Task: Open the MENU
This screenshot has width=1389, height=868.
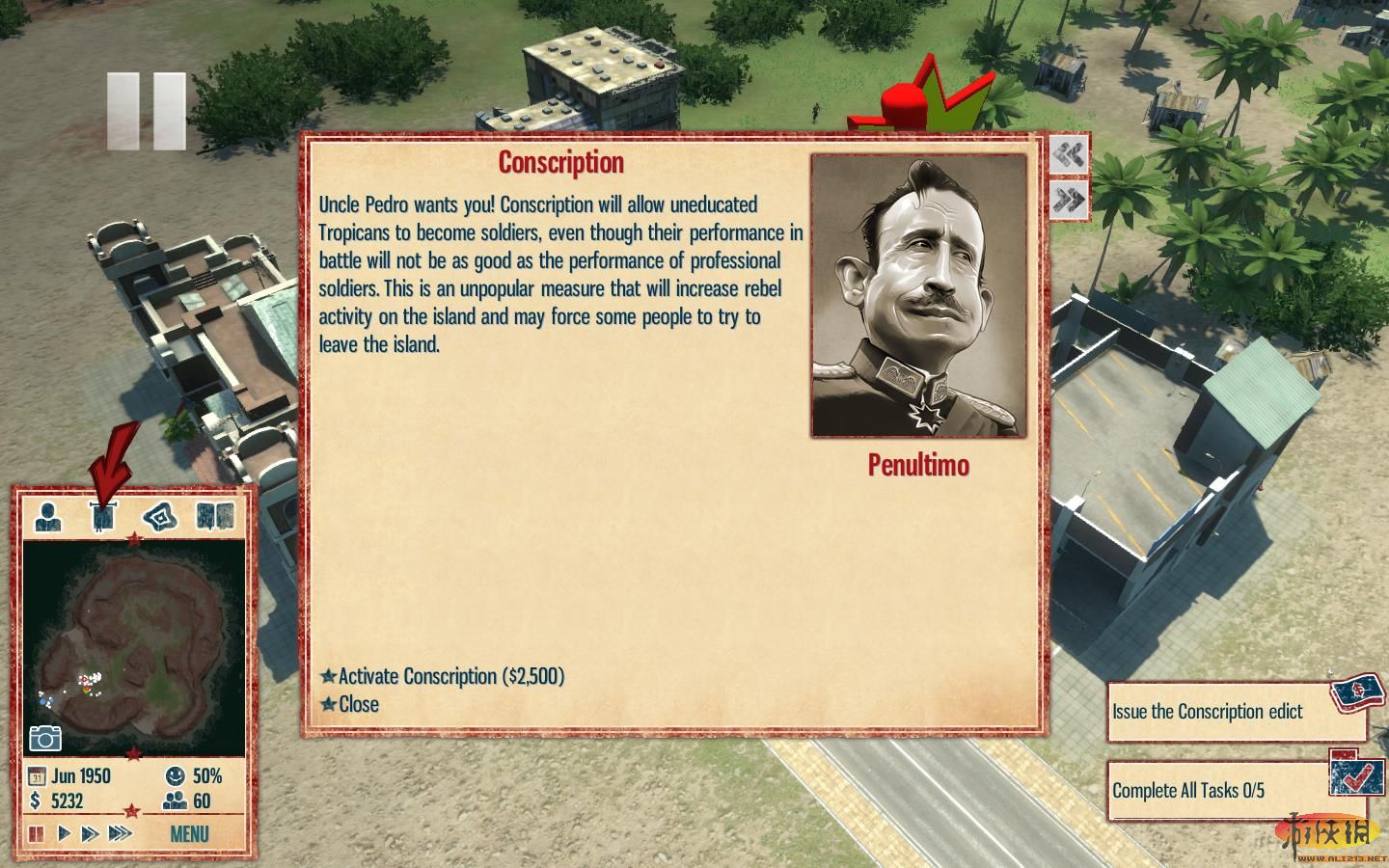Action: pyautogui.click(x=189, y=833)
